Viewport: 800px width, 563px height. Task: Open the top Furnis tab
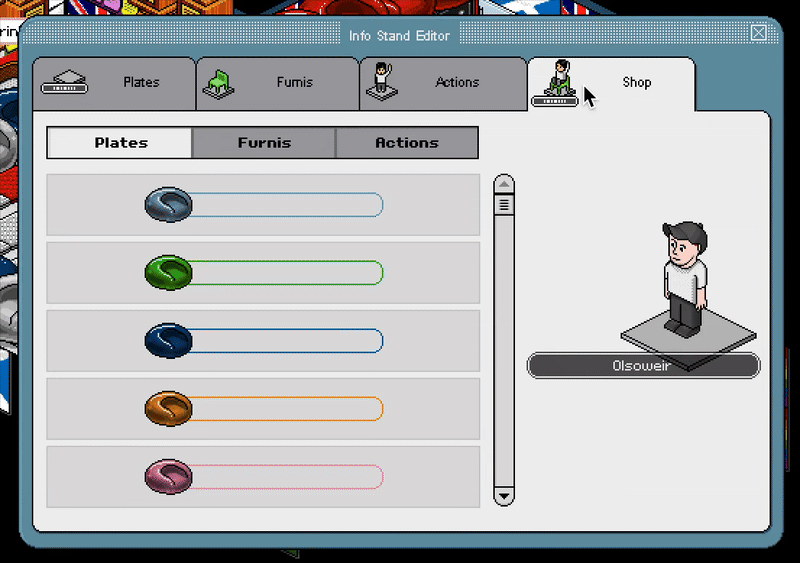(277, 83)
